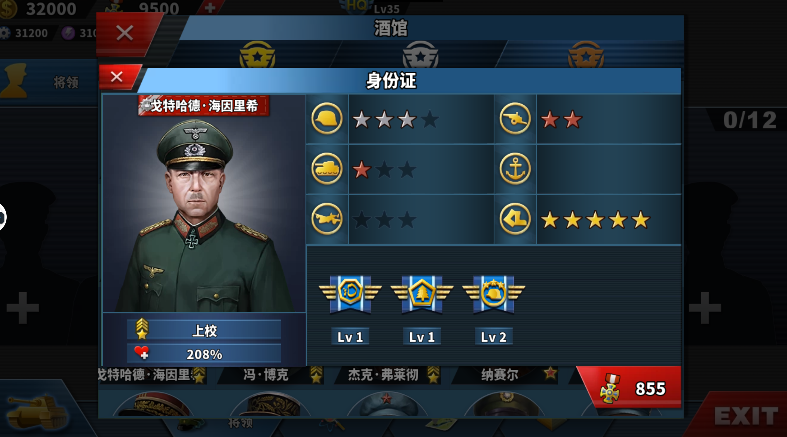Image resolution: width=787 pixels, height=437 pixels.
Task: Close the 酒馆 tavern window
Action: (124, 32)
